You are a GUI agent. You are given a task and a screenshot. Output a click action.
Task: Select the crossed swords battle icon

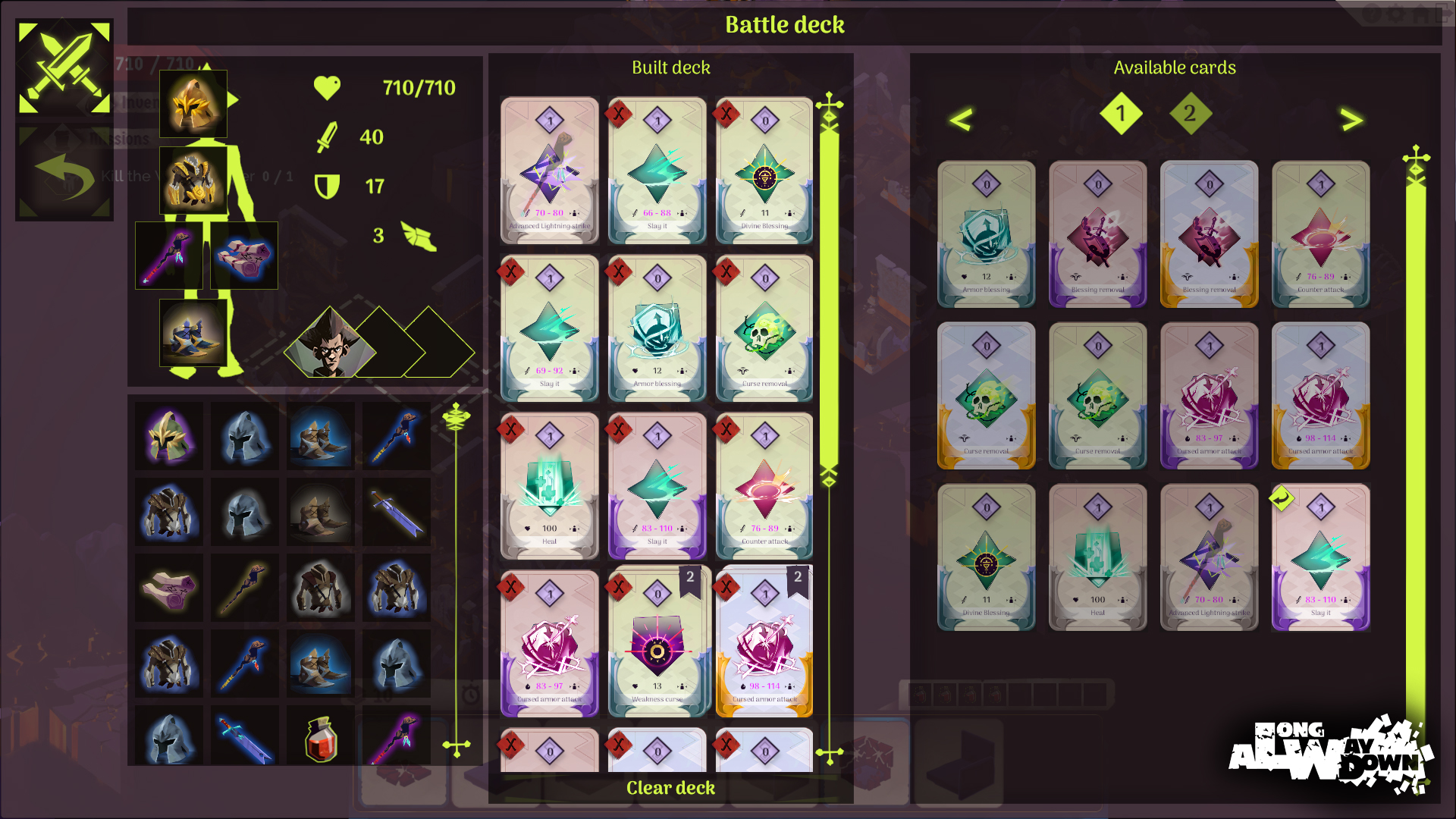(64, 67)
